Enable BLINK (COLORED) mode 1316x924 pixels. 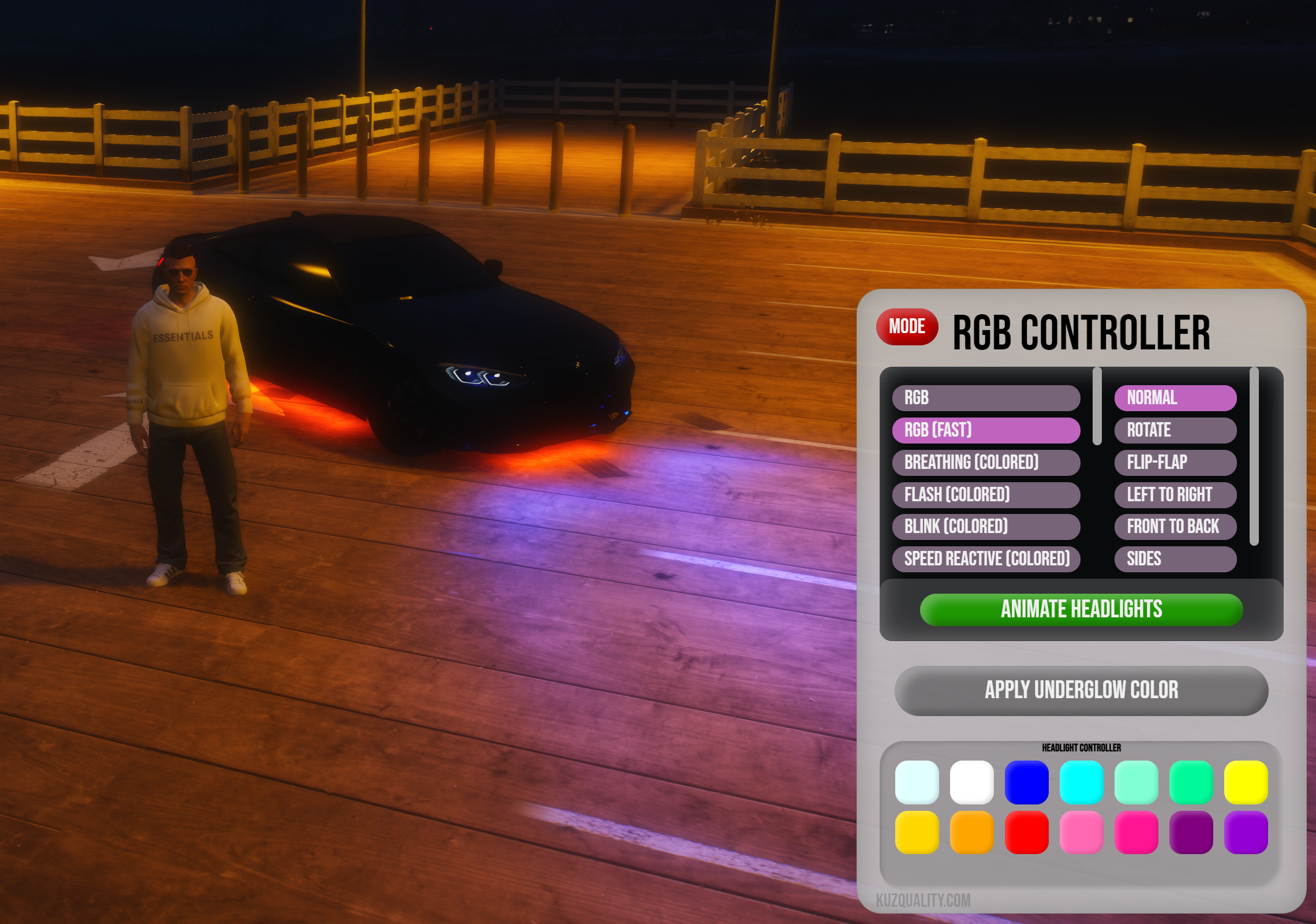986,526
